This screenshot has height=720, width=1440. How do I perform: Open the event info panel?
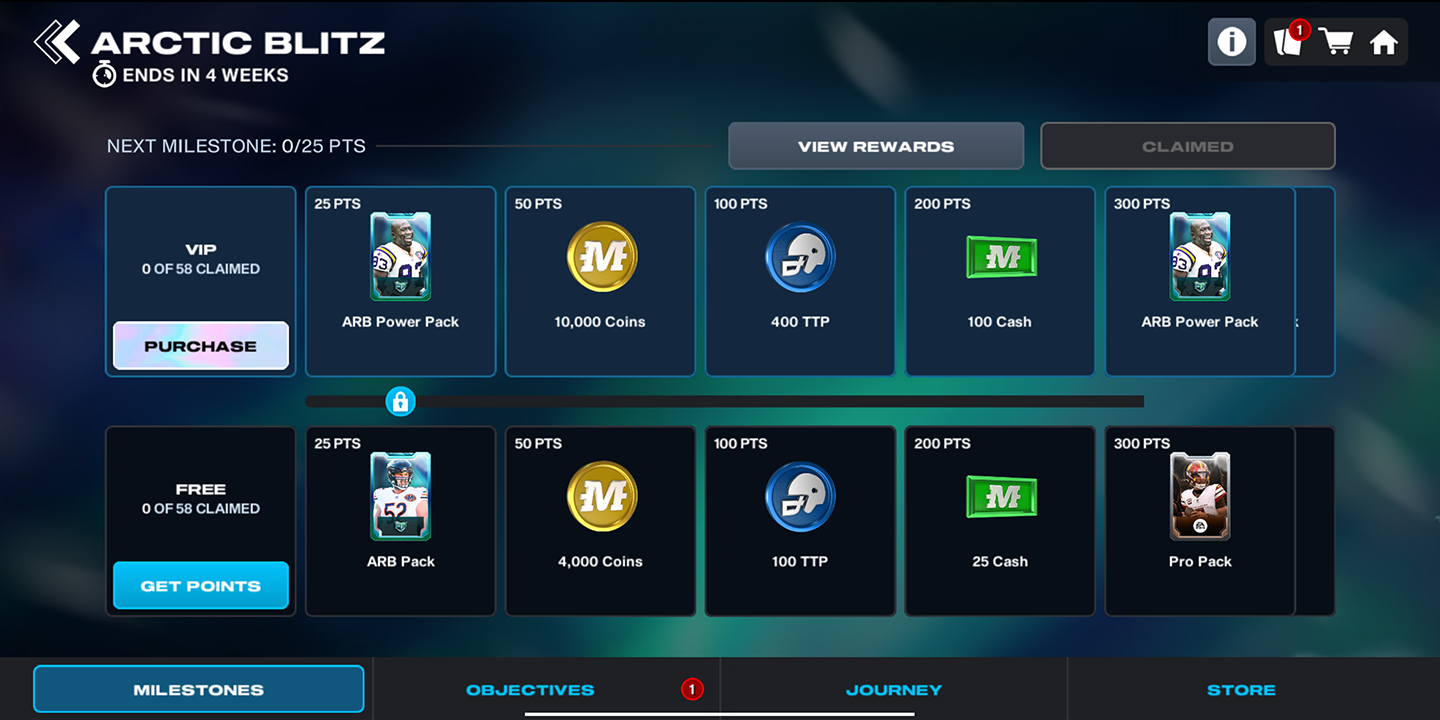tap(1231, 42)
